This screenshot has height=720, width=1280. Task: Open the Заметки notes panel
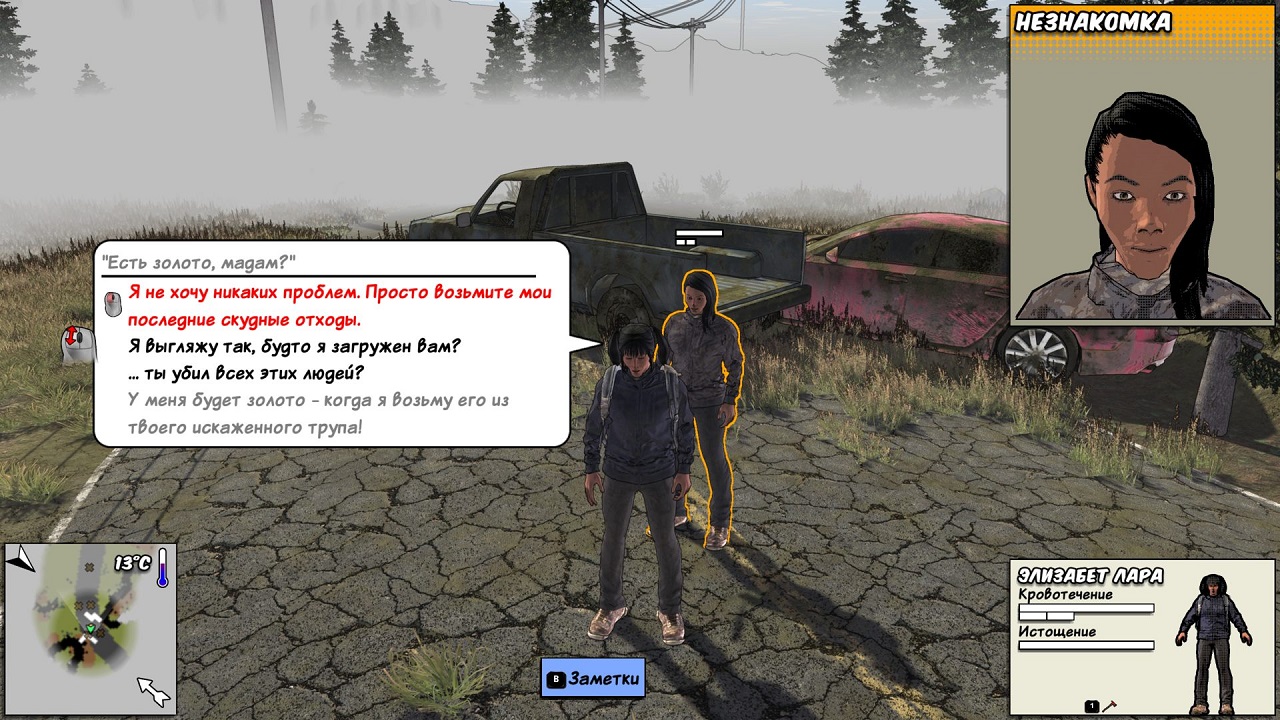click(x=595, y=677)
